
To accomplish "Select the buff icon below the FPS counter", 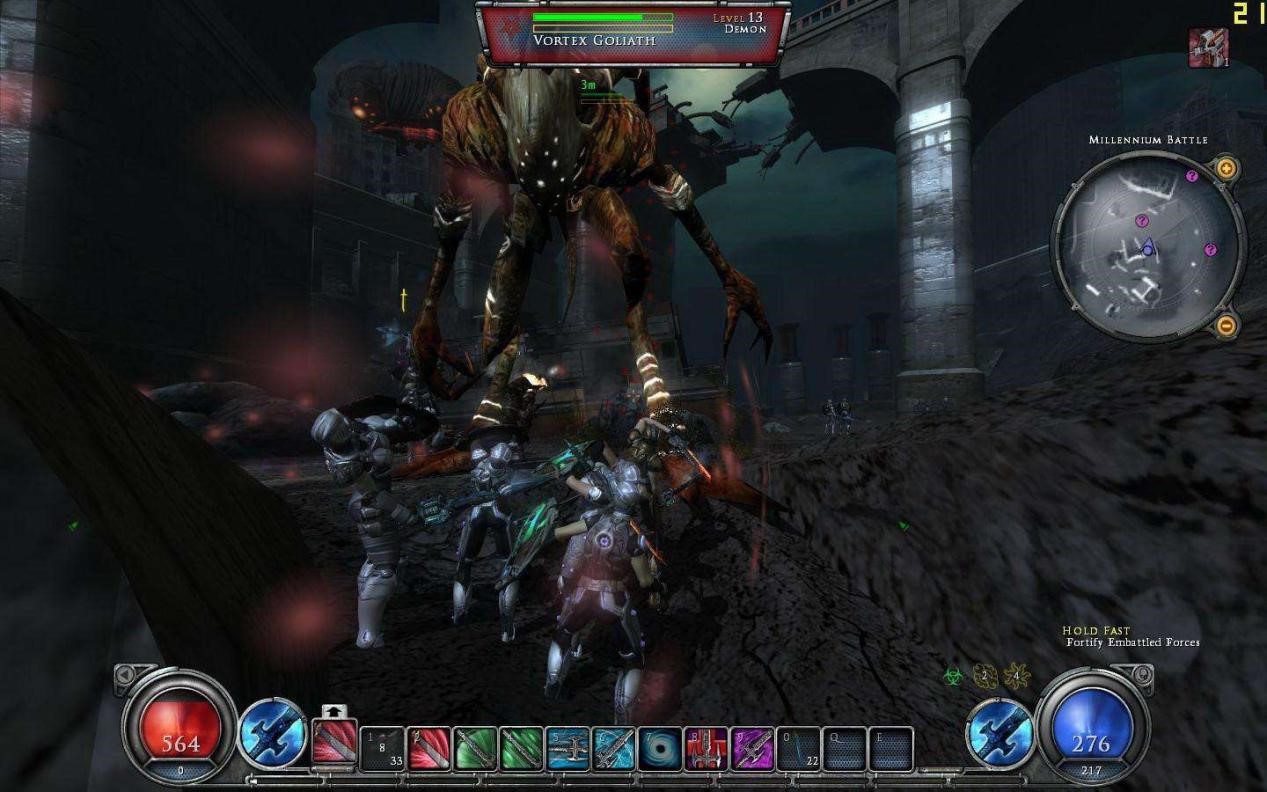I will point(1207,47).
